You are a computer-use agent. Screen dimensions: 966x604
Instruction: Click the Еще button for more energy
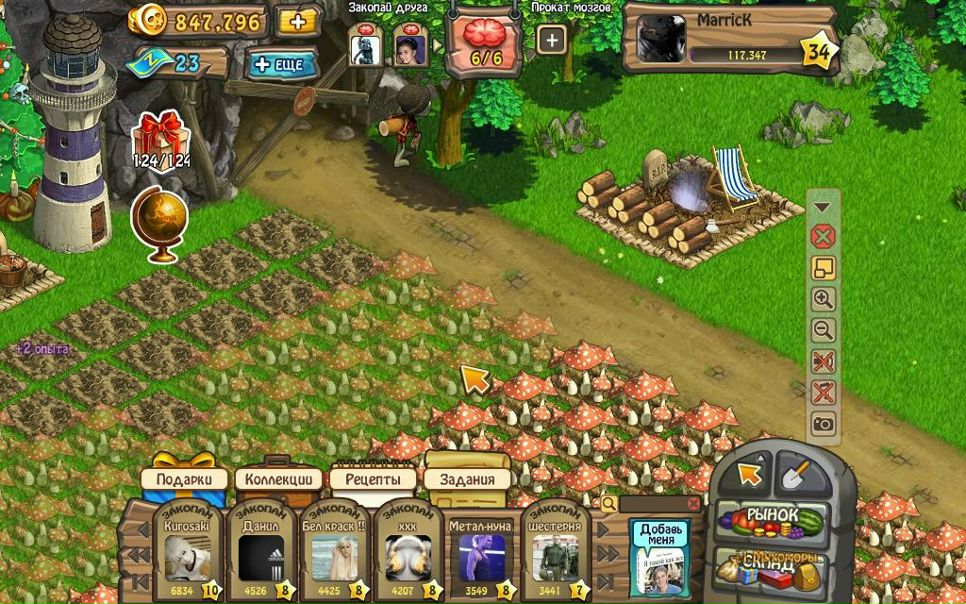point(282,65)
